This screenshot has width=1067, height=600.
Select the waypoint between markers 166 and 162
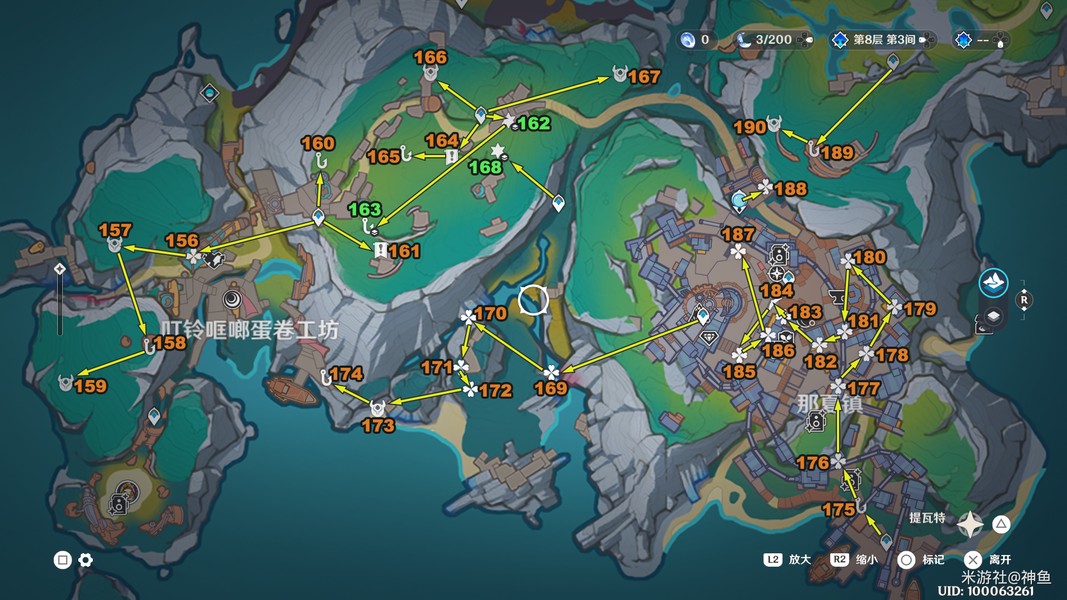tap(481, 115)
